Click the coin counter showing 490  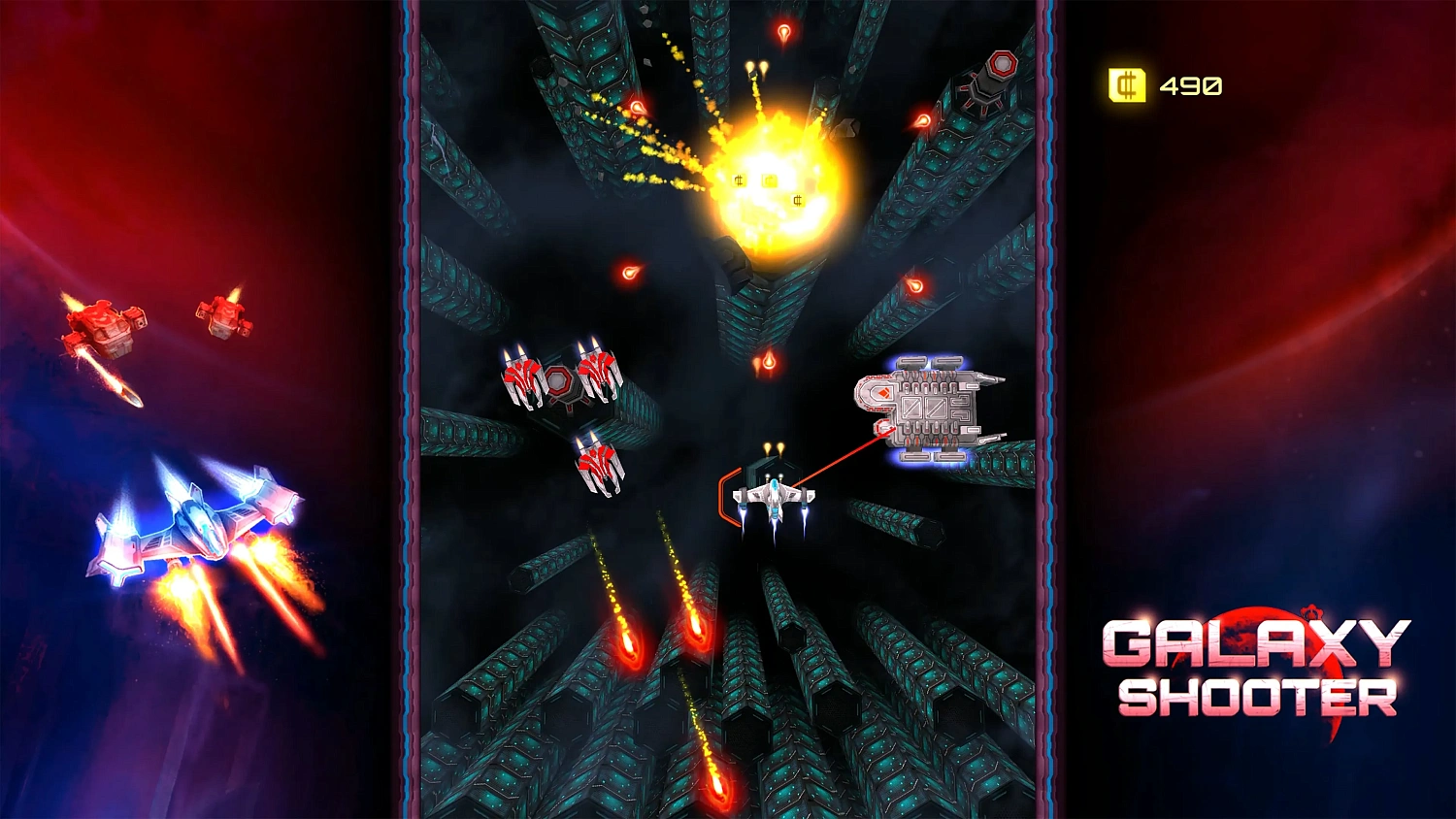[1189, 85]
